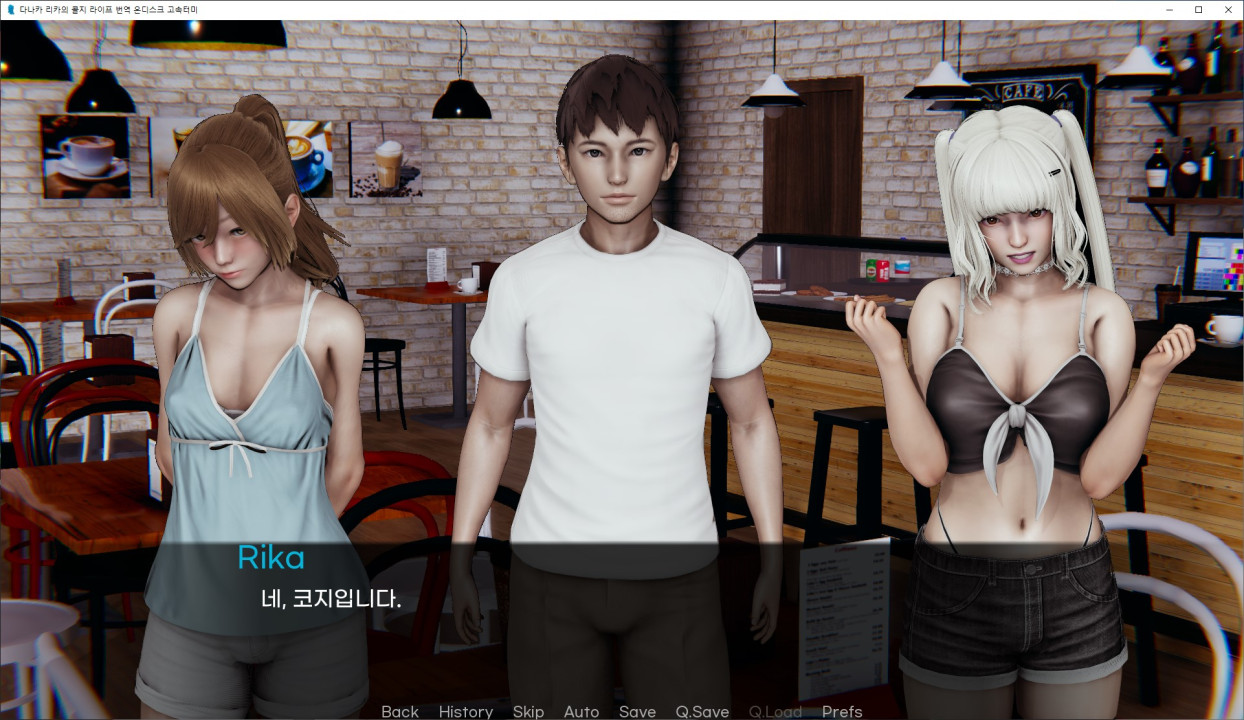Open the dialogue History log
This screenshot has width=1244, height=720.
465,711
